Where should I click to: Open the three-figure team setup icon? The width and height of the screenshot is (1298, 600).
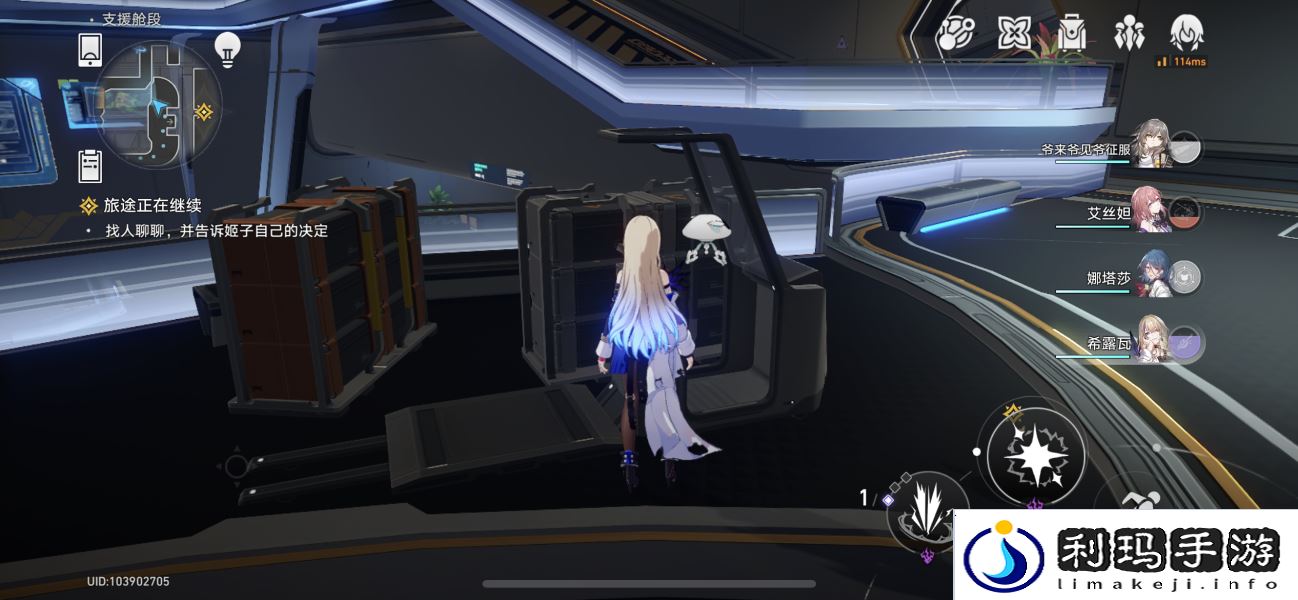1130,36
